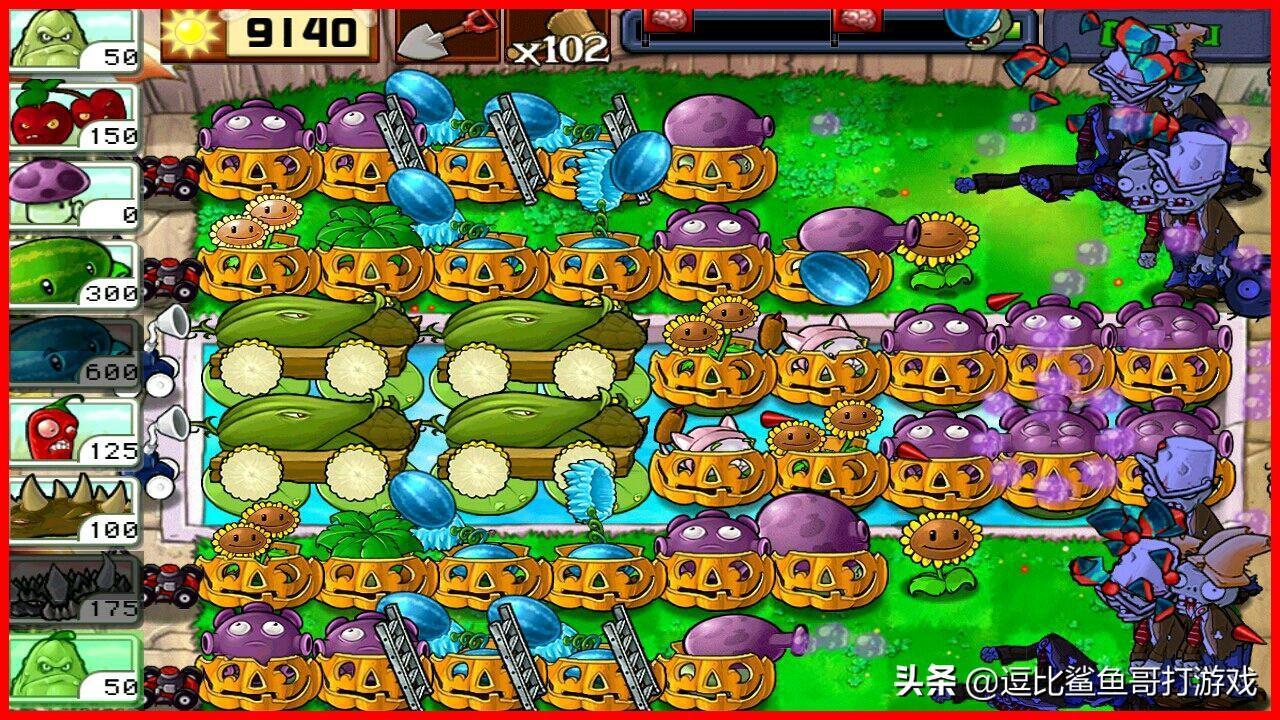Choose the Jalapeno seed packet

point(74,430)
